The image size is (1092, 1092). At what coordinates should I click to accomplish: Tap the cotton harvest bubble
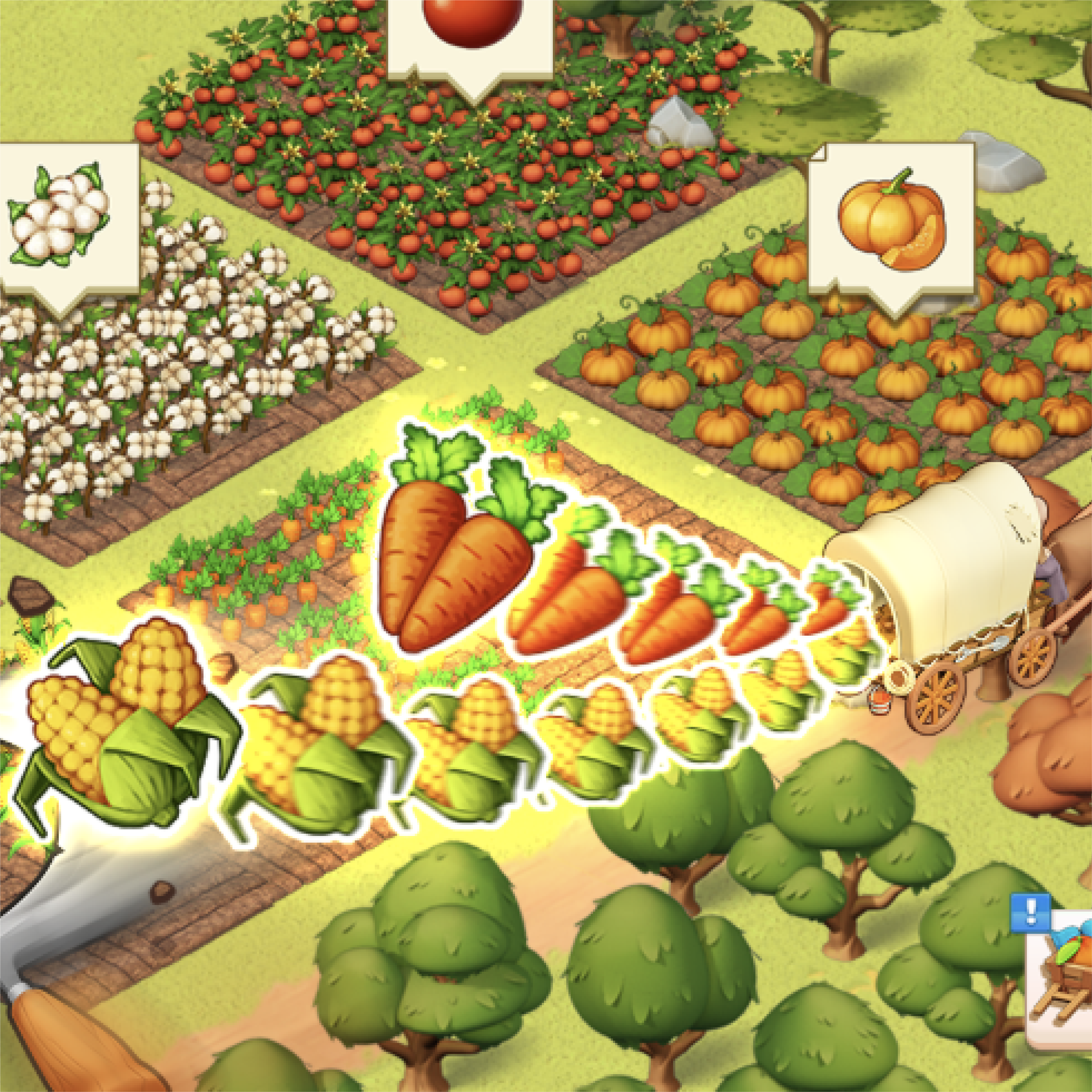tap(62, 218)
